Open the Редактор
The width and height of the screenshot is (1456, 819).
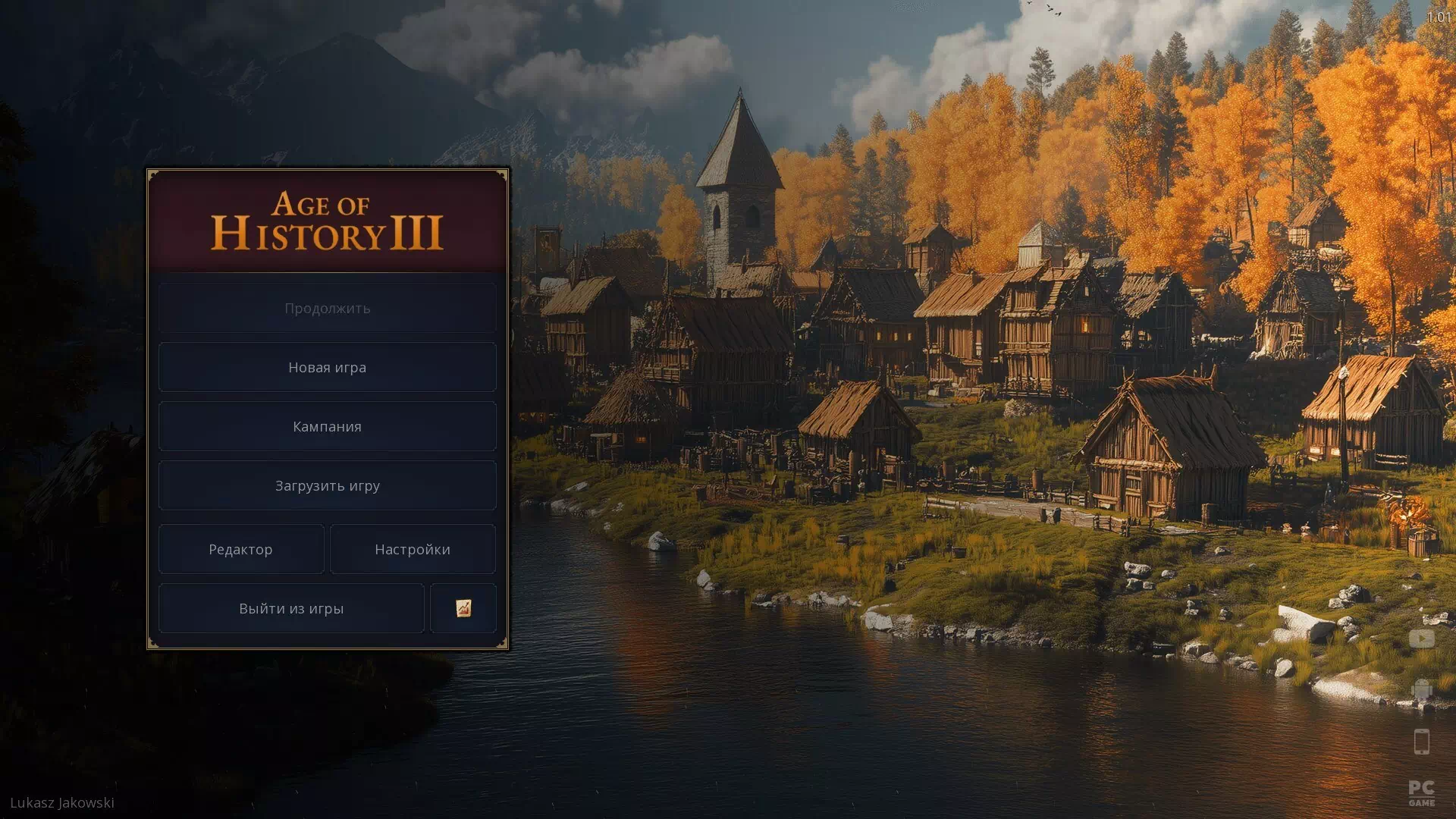241,549
